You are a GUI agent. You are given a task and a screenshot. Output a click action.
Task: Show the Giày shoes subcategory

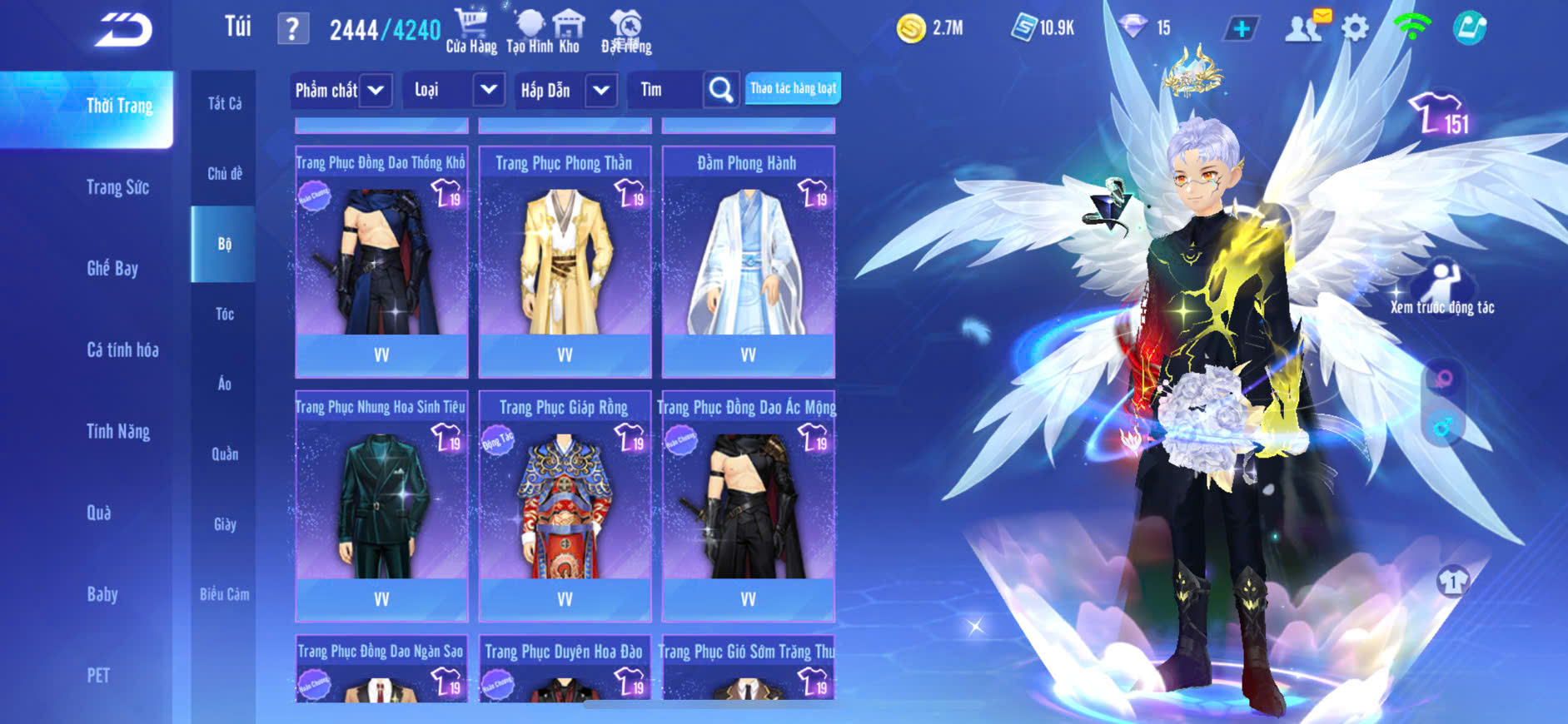[x=224, y=524]
